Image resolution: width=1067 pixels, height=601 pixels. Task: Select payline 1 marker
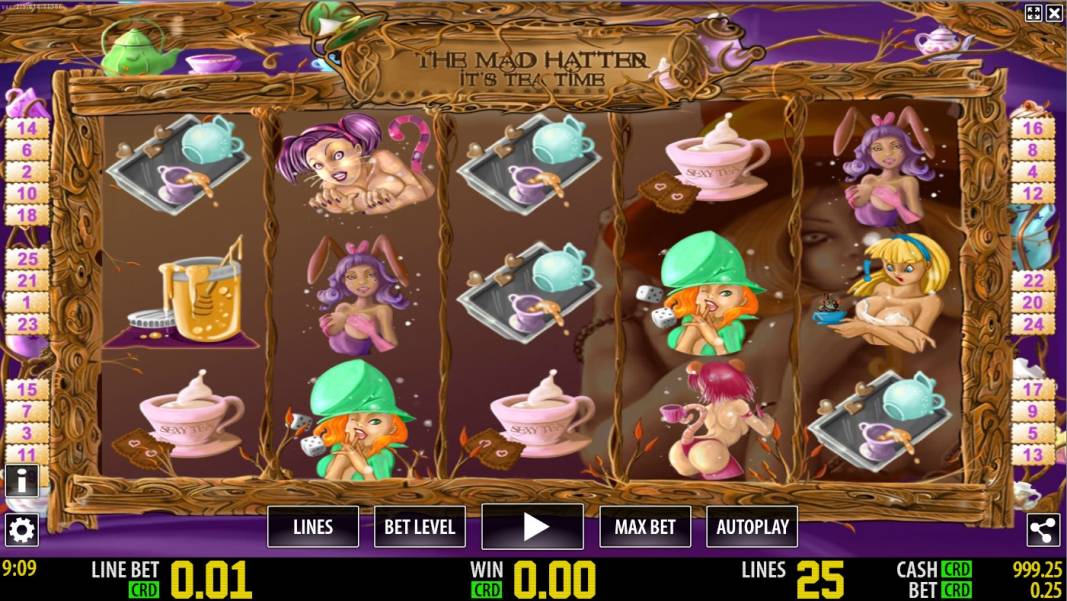(27, 302)
